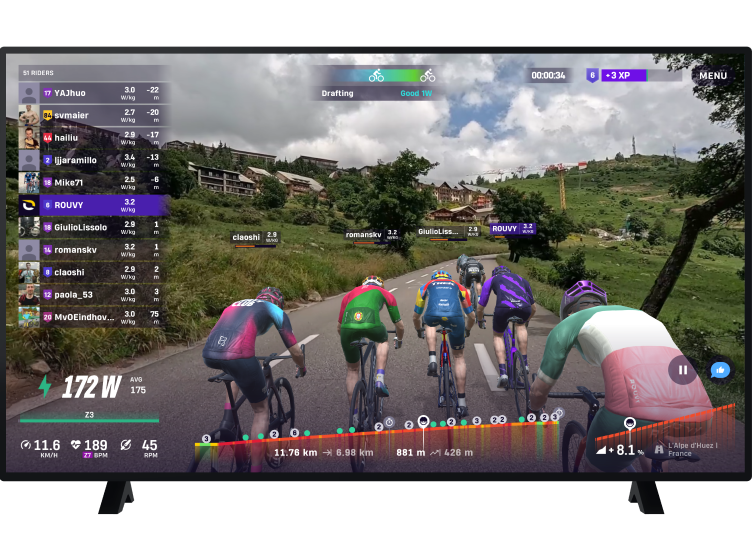Image resolution: width=752 pixels, height=560 pixels.
Task: Open paola_53's rider entry
Action: pyautogui.click(x=91, y=294)
